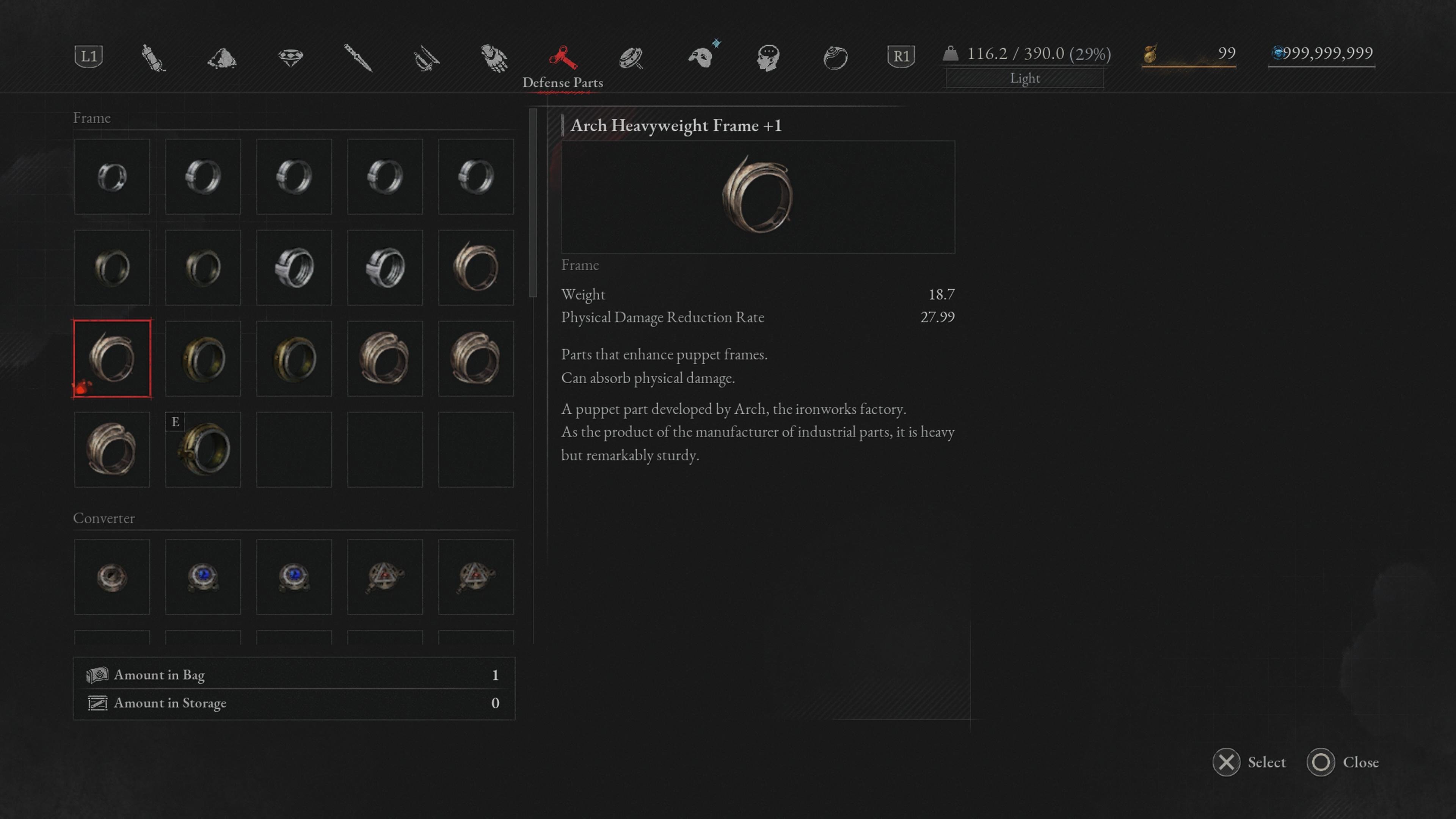Open the mechanical hand Legion Arm tab
Image resolution: width=1456 pixels, height=819 pixels.
494,58
